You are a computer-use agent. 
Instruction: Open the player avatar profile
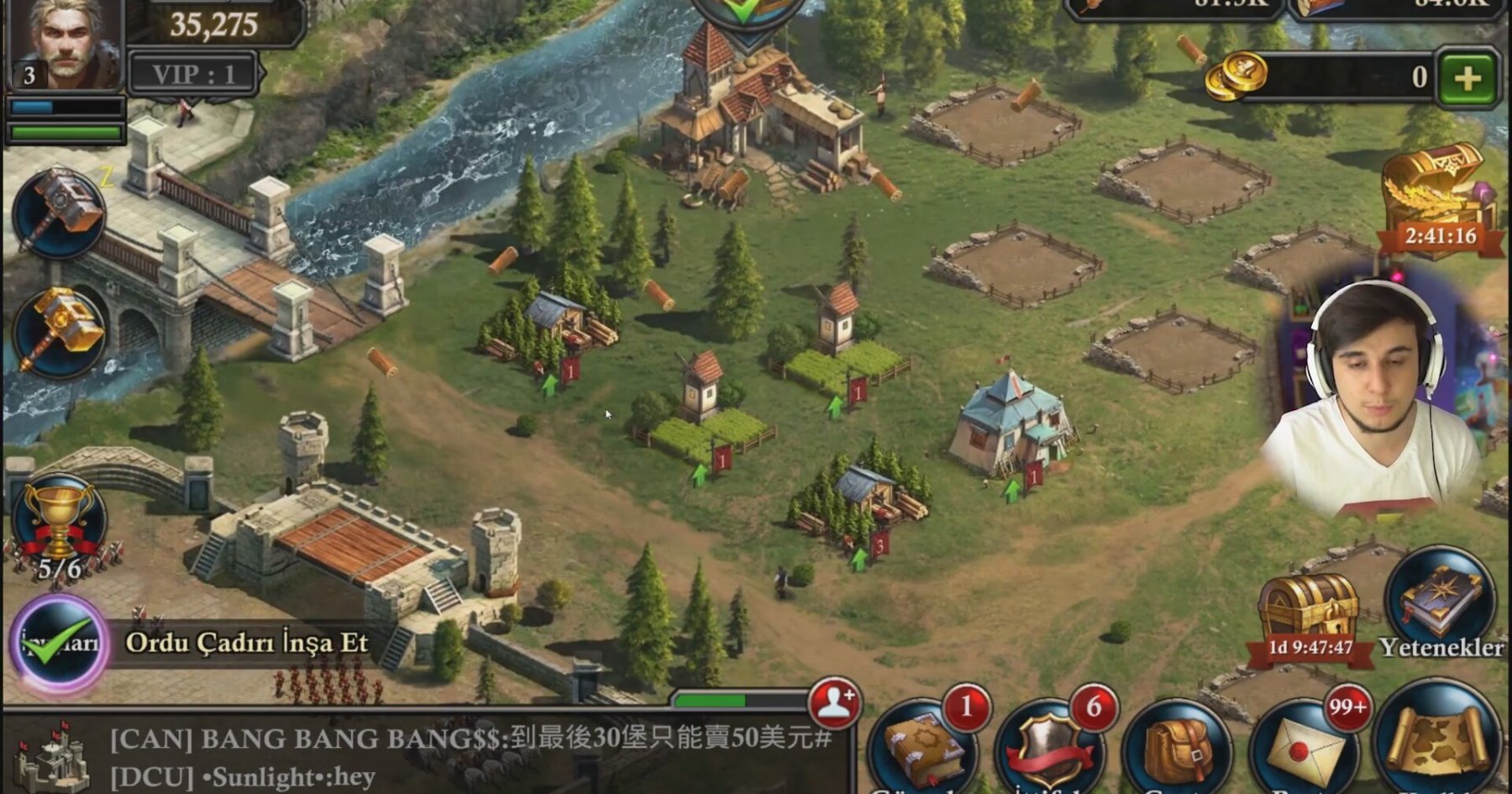pos(66,44)
